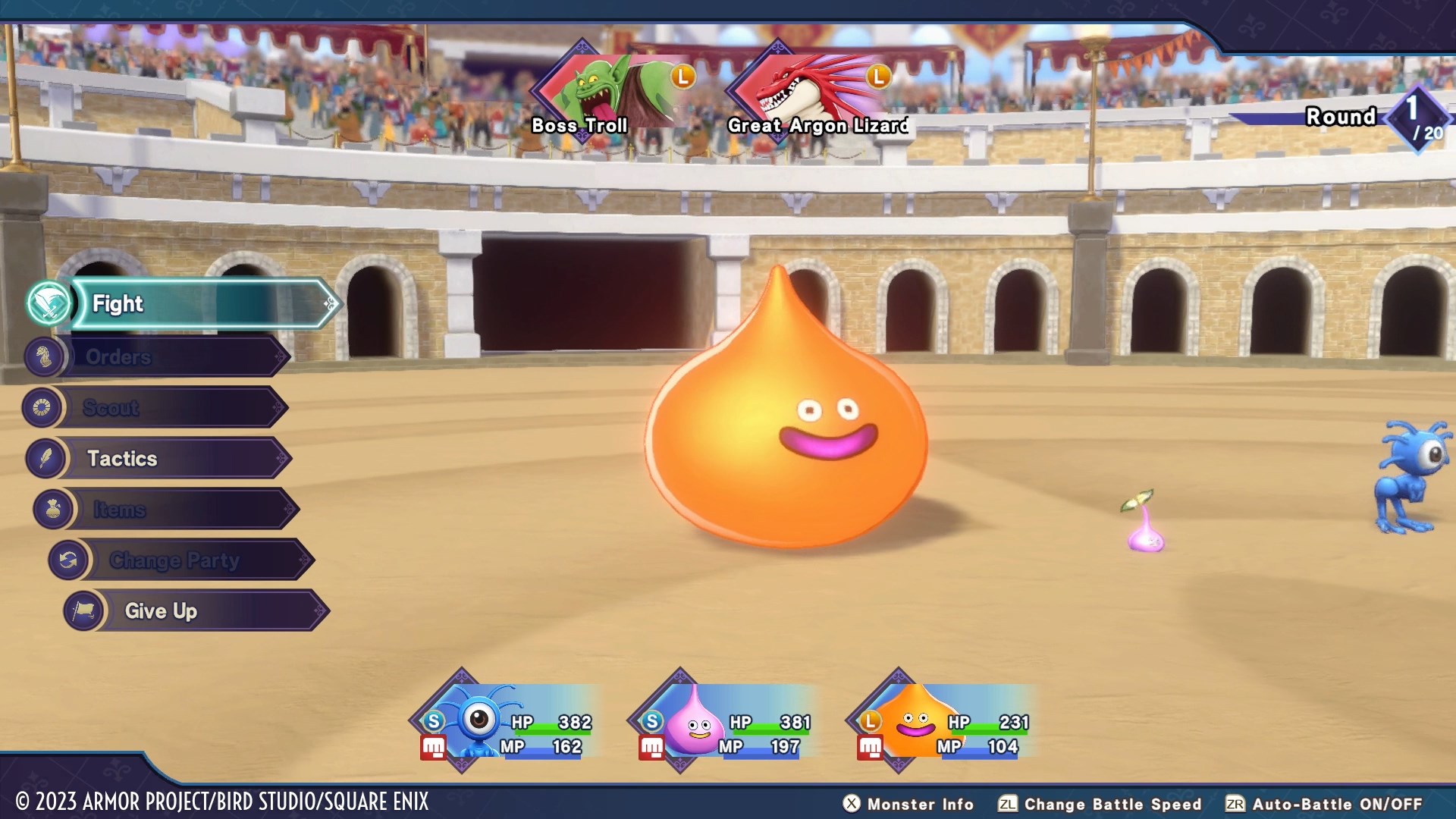Click the Items money pouch icon
This screenshot has height=819, width=1456.
[50, 509]
